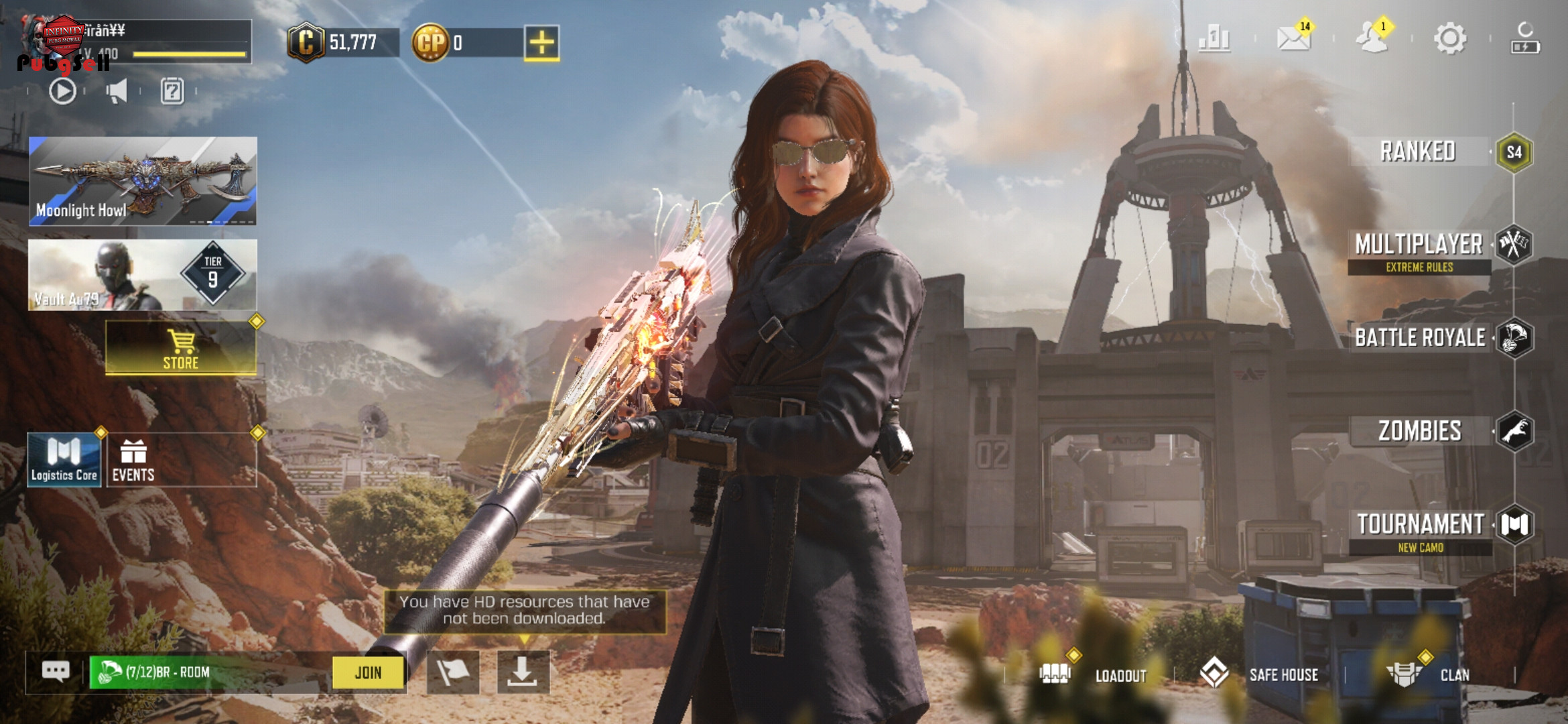
Task: Open the Tournament mode
Action: pos(1421,525)
